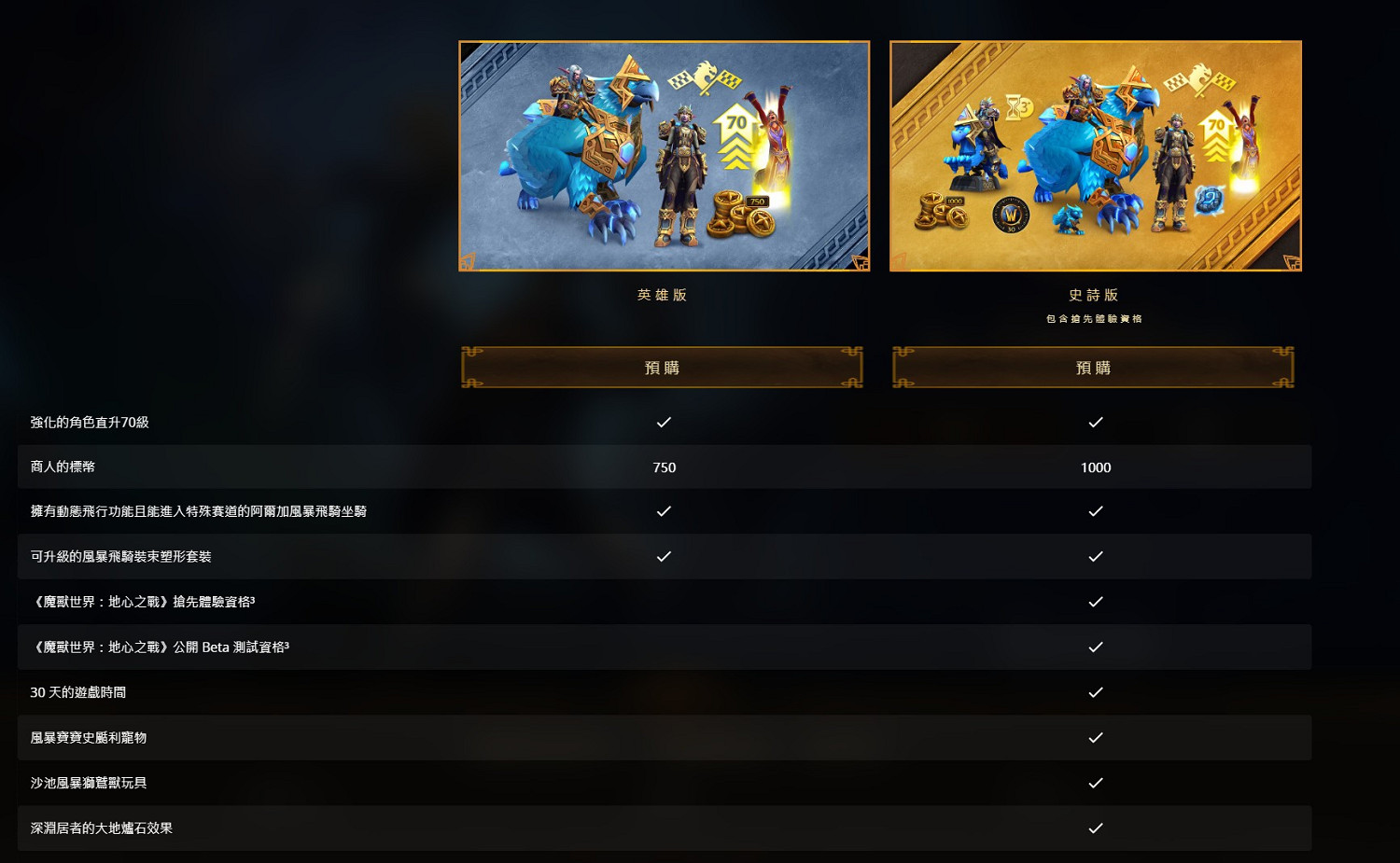Select the 史詩版 edition label

coord(1096,294)
